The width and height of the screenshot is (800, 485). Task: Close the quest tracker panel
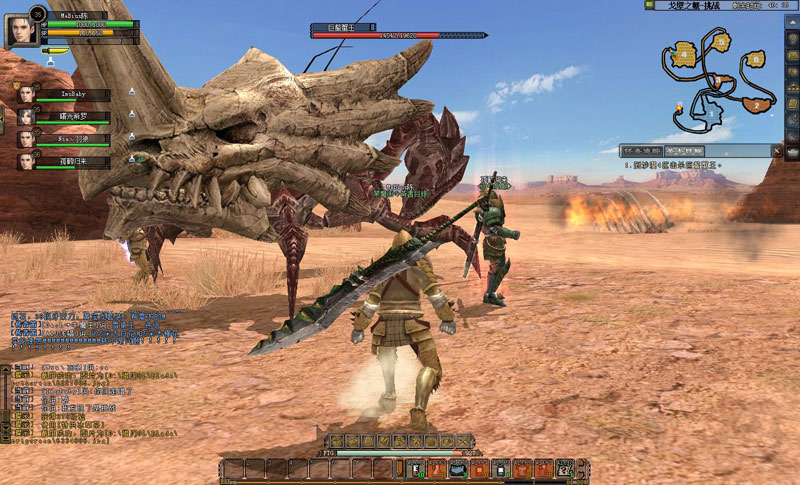(775, 151)
